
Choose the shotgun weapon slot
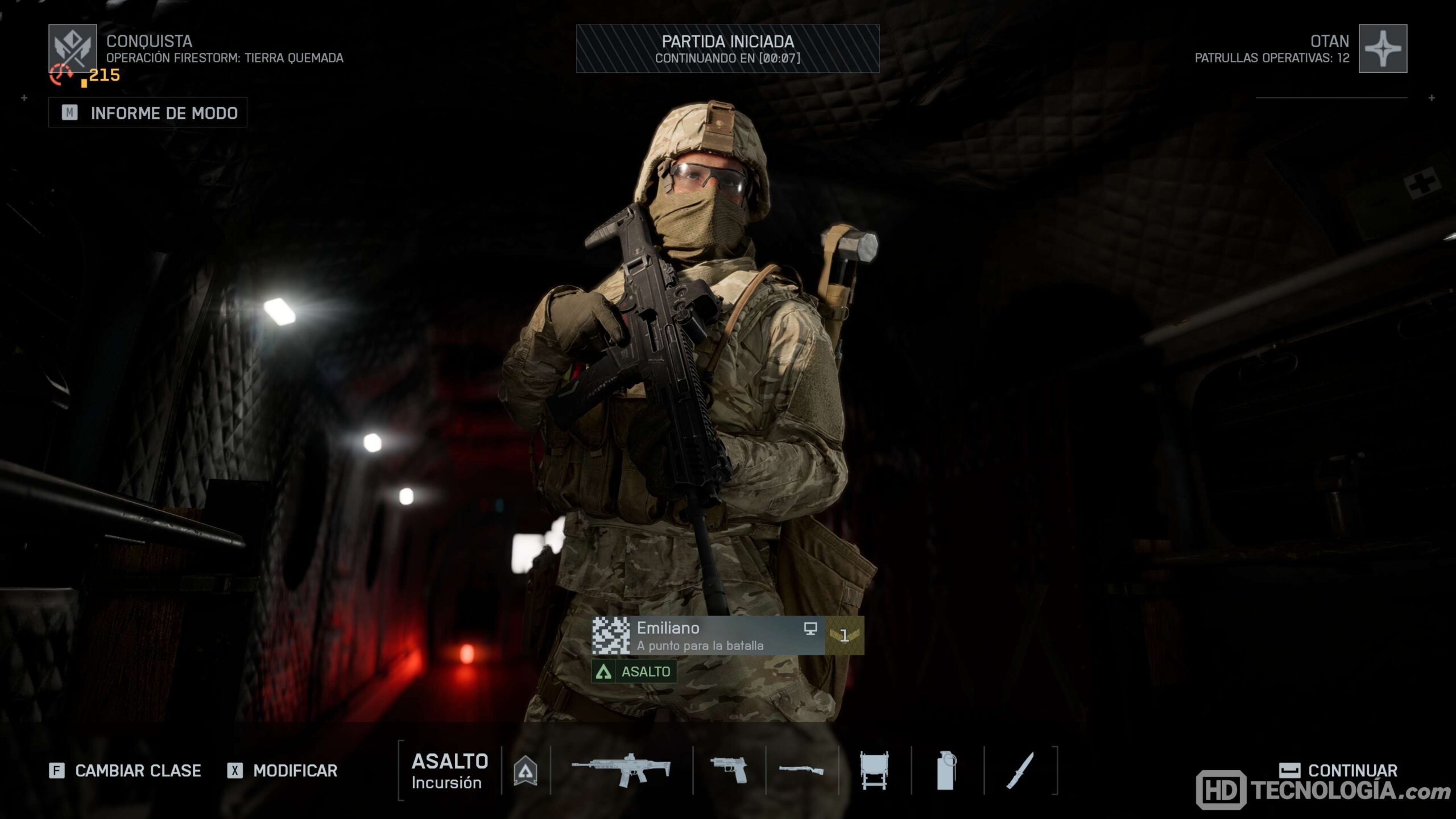[801, 771]
